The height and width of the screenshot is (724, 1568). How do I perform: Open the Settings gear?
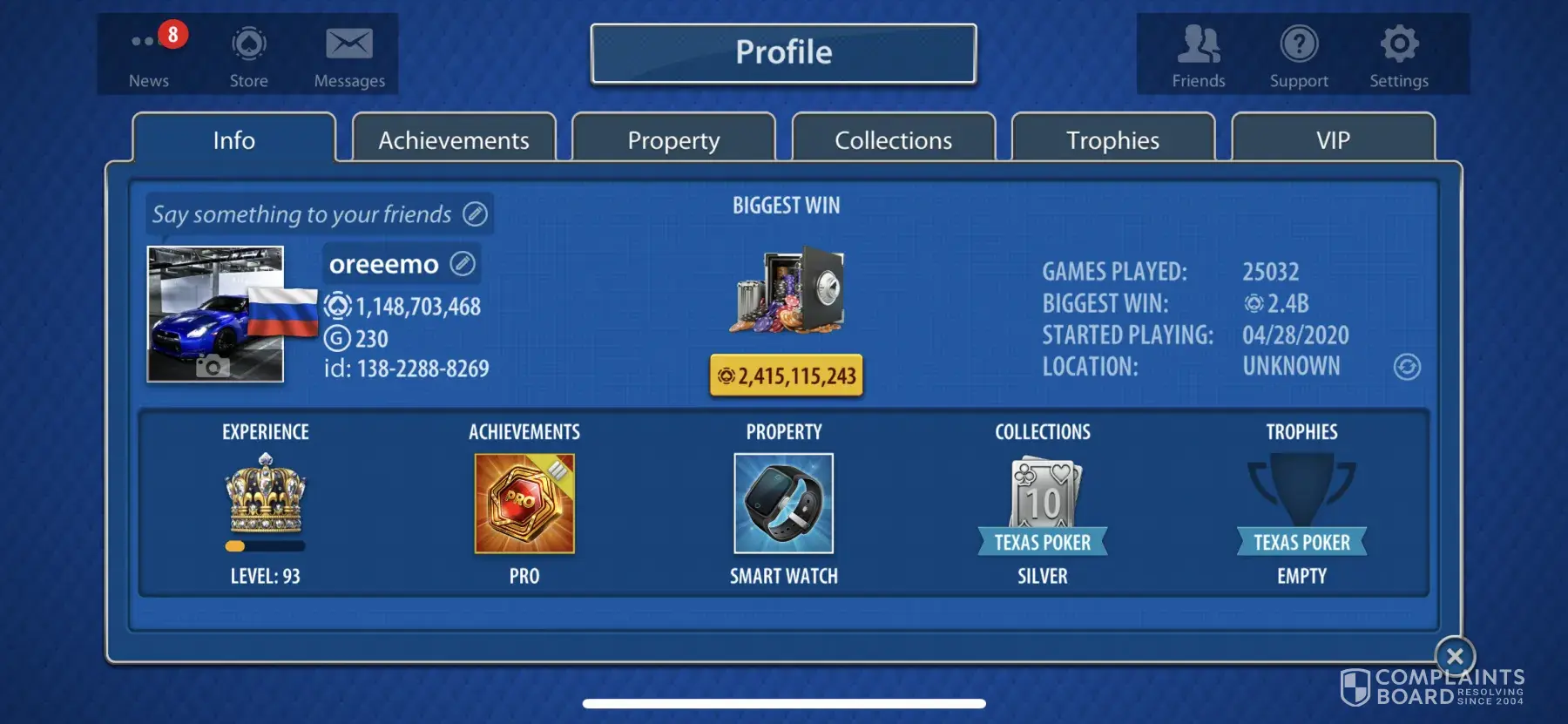1399,55
